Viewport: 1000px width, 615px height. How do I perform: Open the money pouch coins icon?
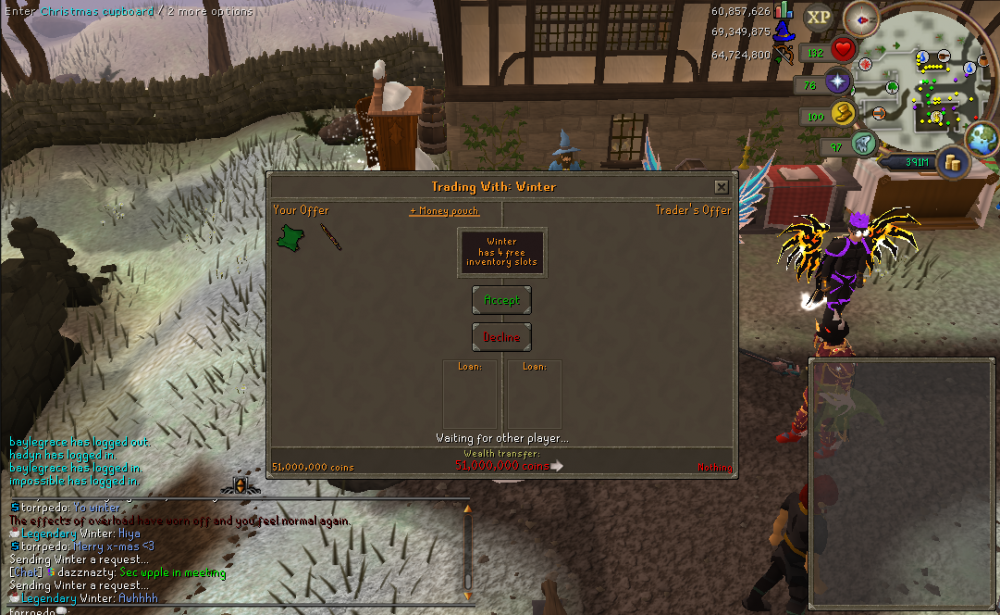(953, 161)
